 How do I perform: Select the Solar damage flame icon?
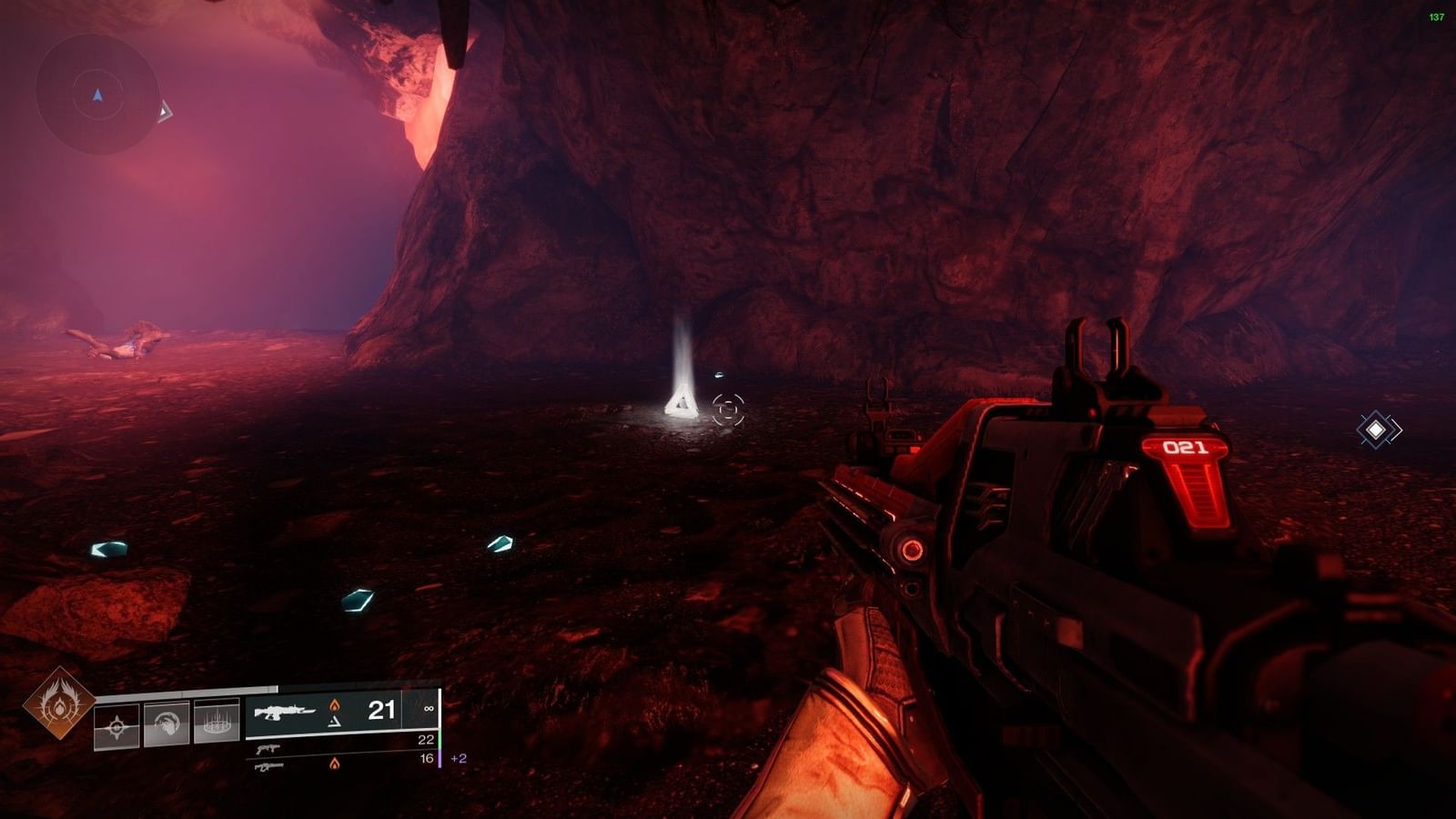[x=335, y=708]
